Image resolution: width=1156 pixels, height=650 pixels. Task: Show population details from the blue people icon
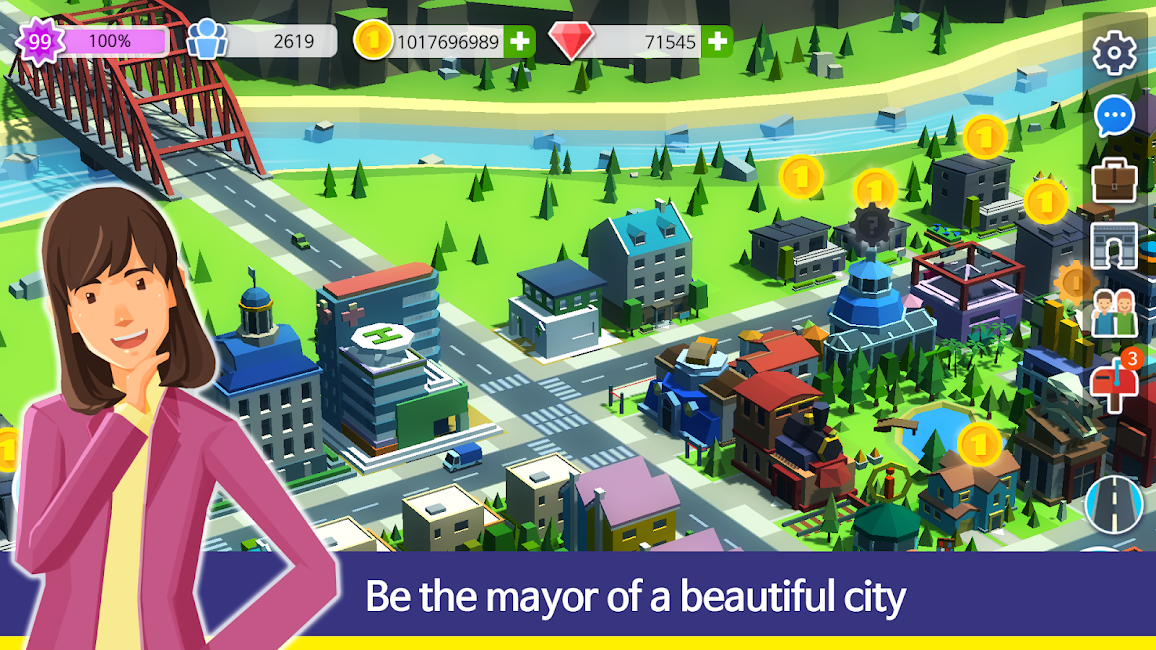[207, 42]
